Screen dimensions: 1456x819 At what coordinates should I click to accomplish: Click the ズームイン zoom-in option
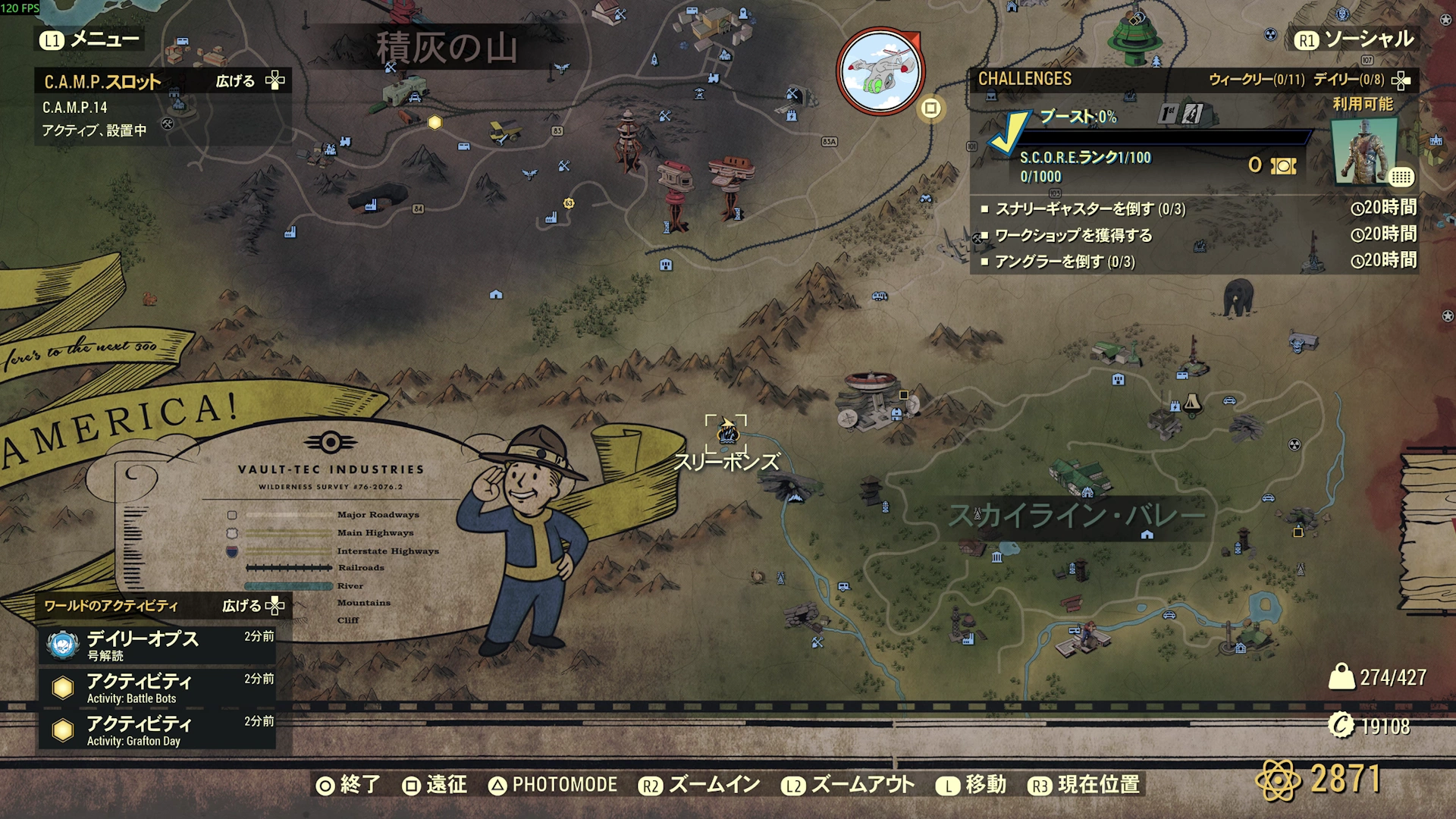[699, 785]
